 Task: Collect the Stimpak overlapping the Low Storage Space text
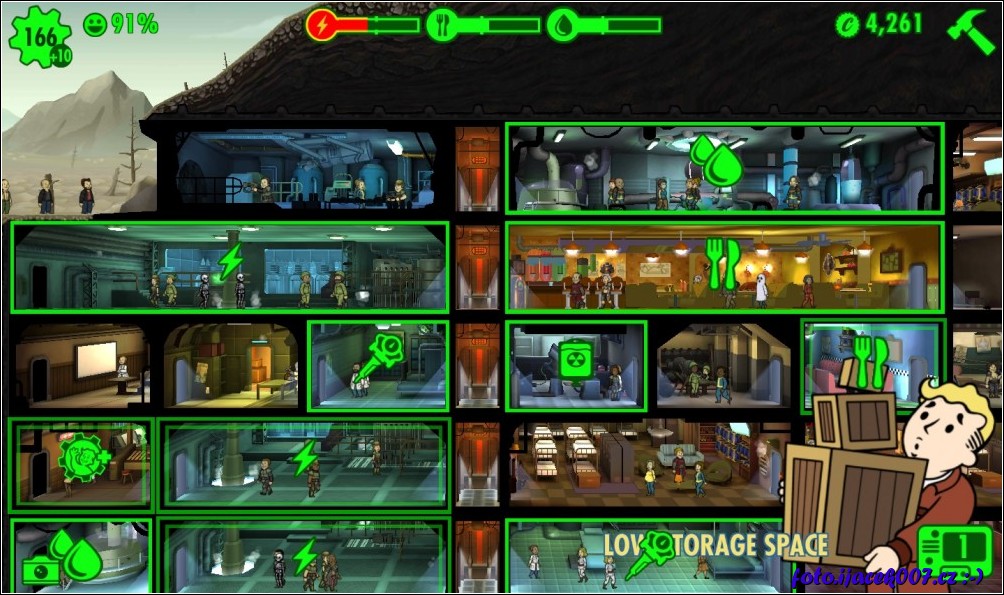pyautogui.click(x=651, y=556)
